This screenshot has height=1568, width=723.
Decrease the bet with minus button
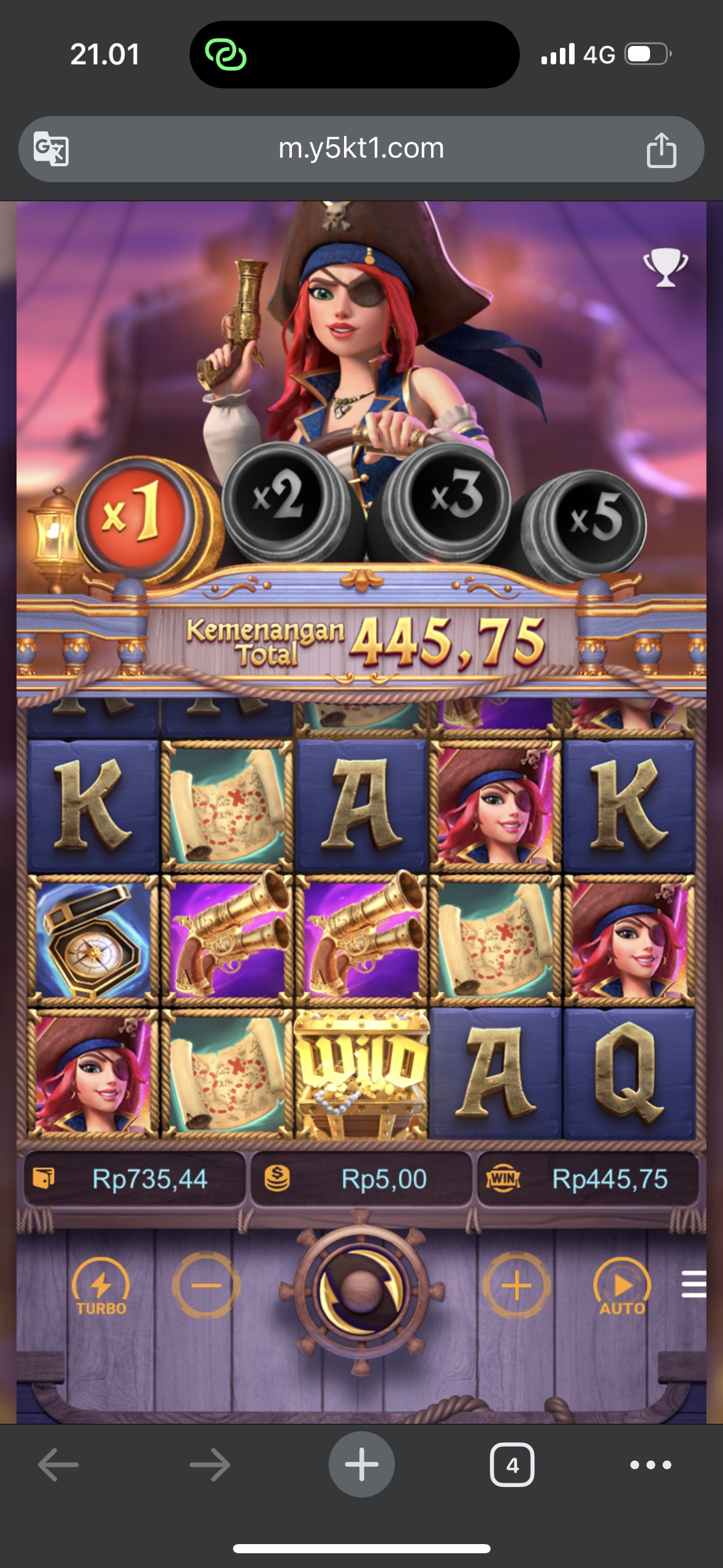[x=205, y=1285]
